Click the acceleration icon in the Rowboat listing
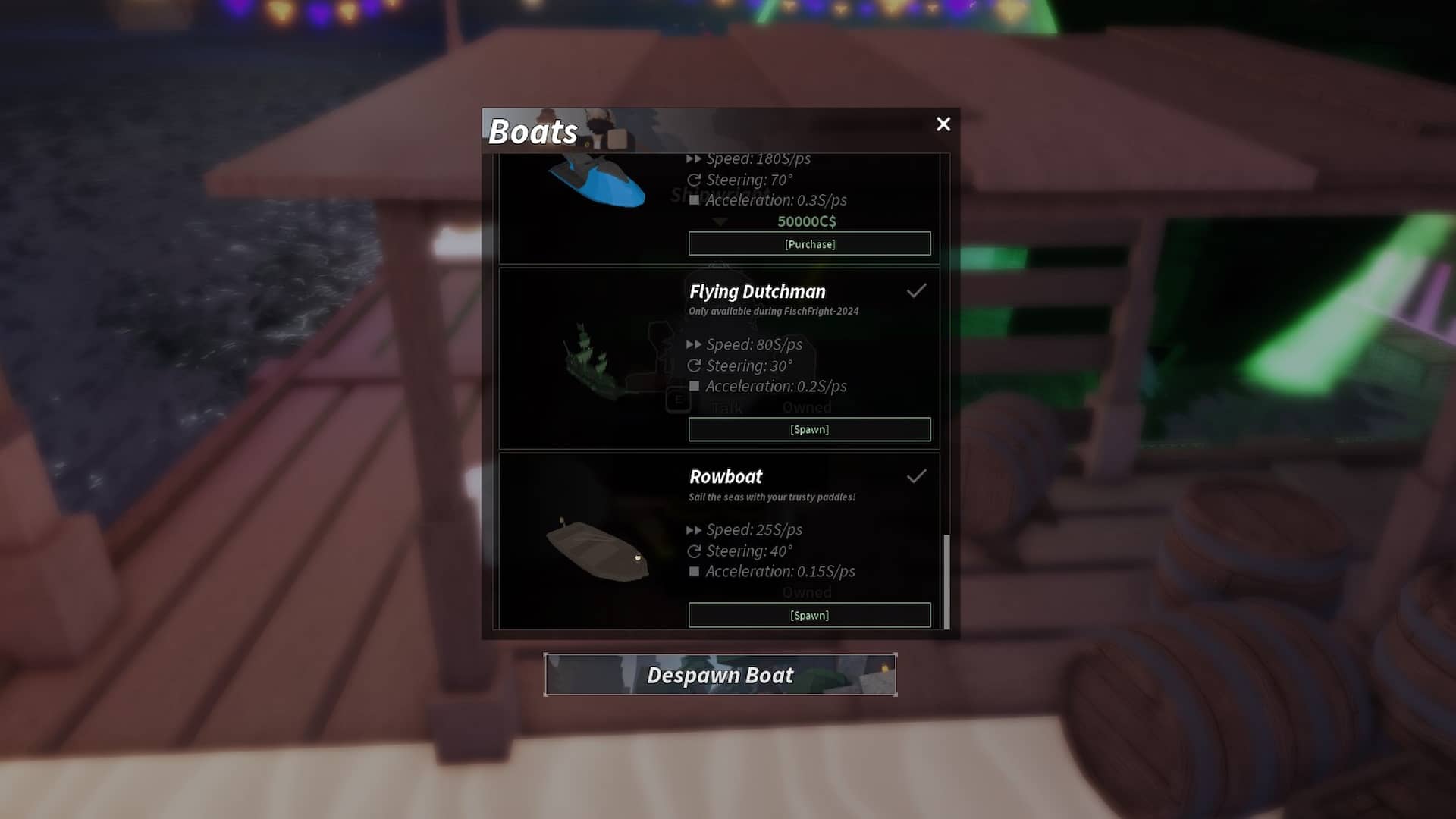This screenshot has height=819, width=1456. pyautogui.click(x=695, y=571)
